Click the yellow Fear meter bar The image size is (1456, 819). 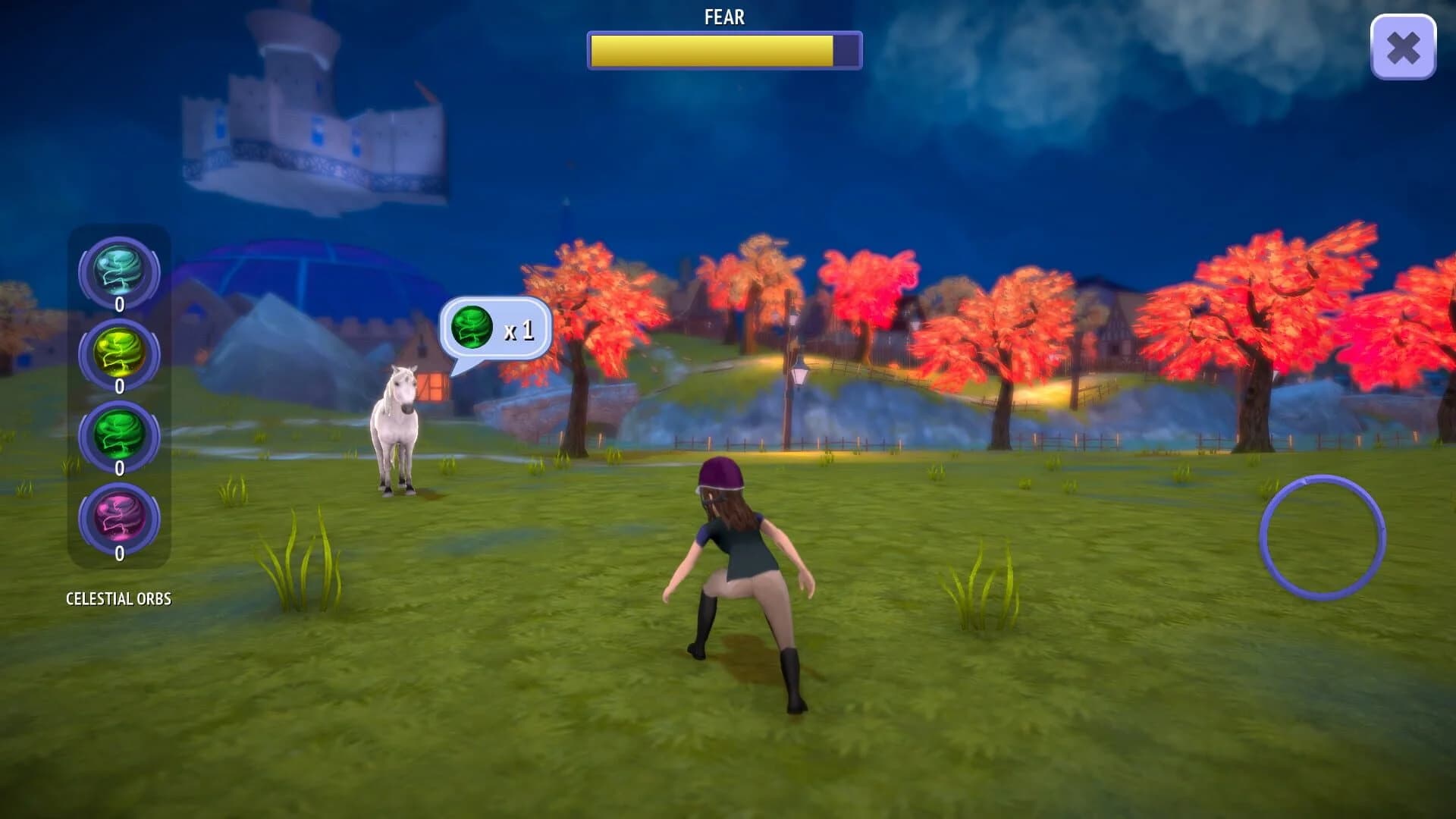713,49
